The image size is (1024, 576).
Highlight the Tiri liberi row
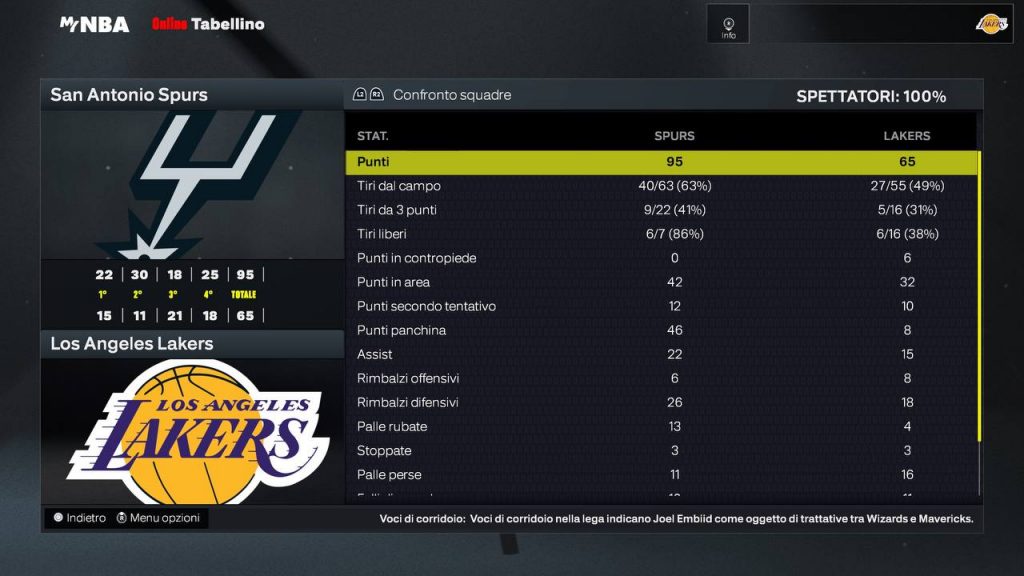click(660, 234)
